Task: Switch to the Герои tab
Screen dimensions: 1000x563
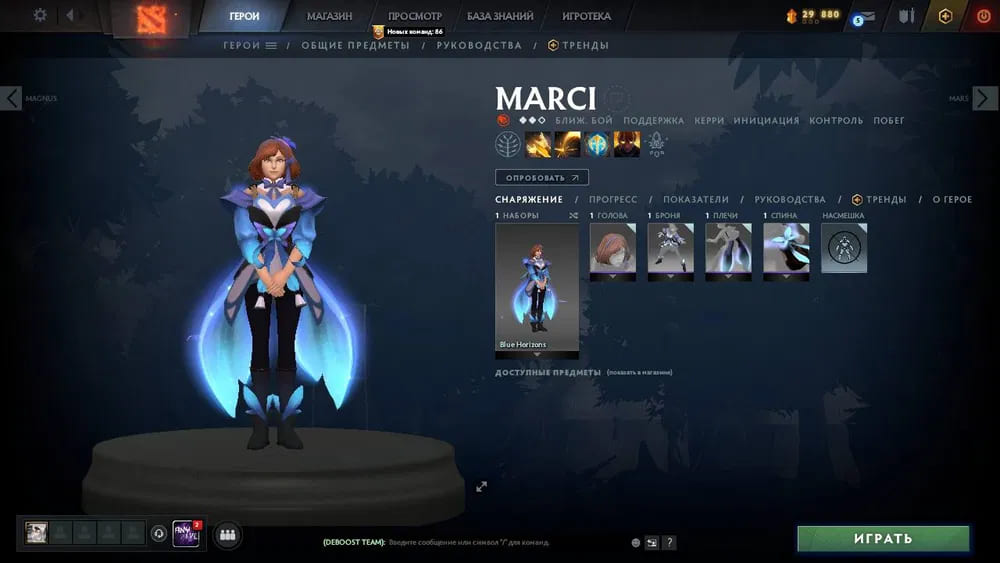Action: tap(244, 16)
